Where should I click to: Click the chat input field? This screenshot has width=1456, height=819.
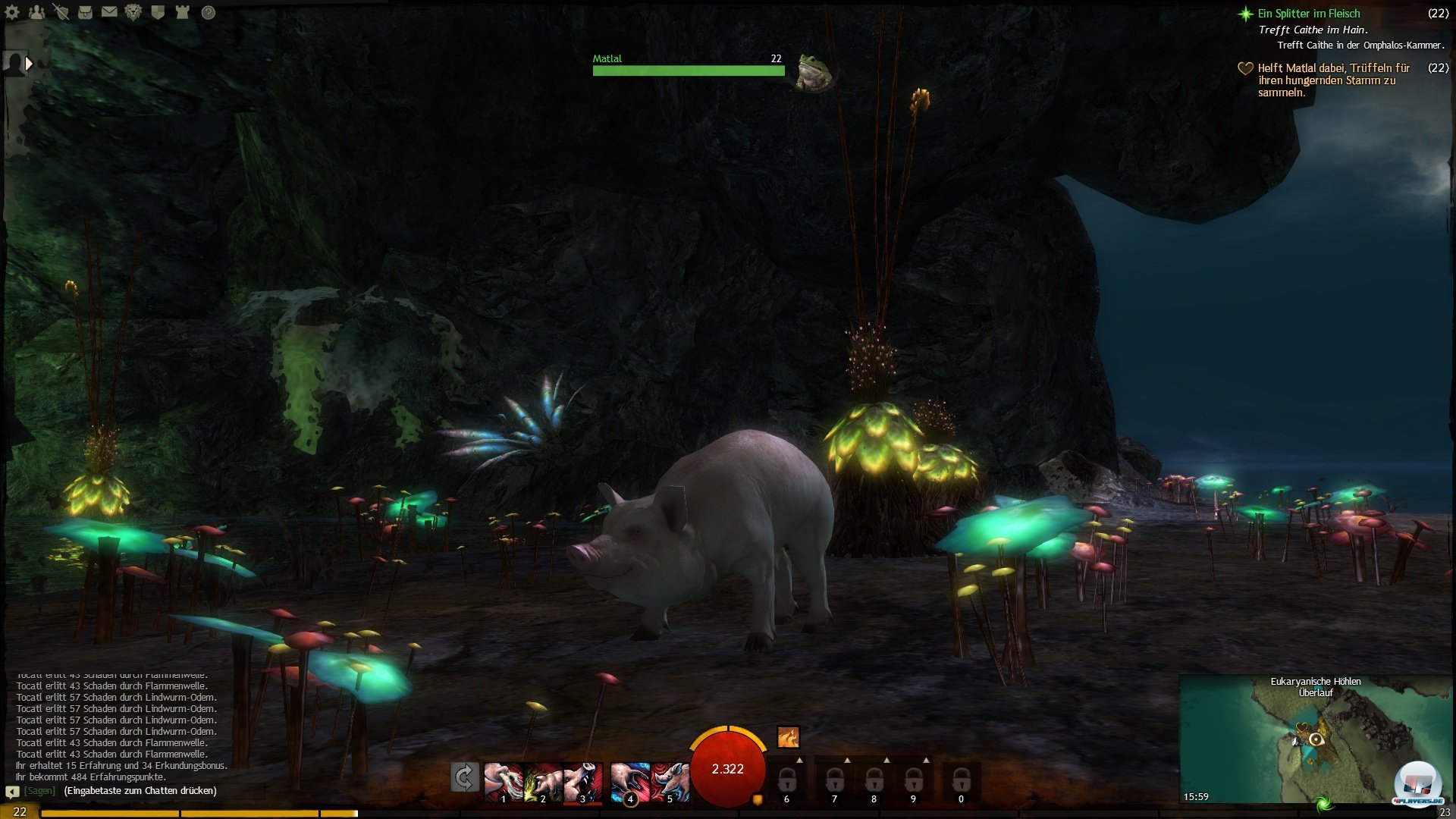point(140,791)
